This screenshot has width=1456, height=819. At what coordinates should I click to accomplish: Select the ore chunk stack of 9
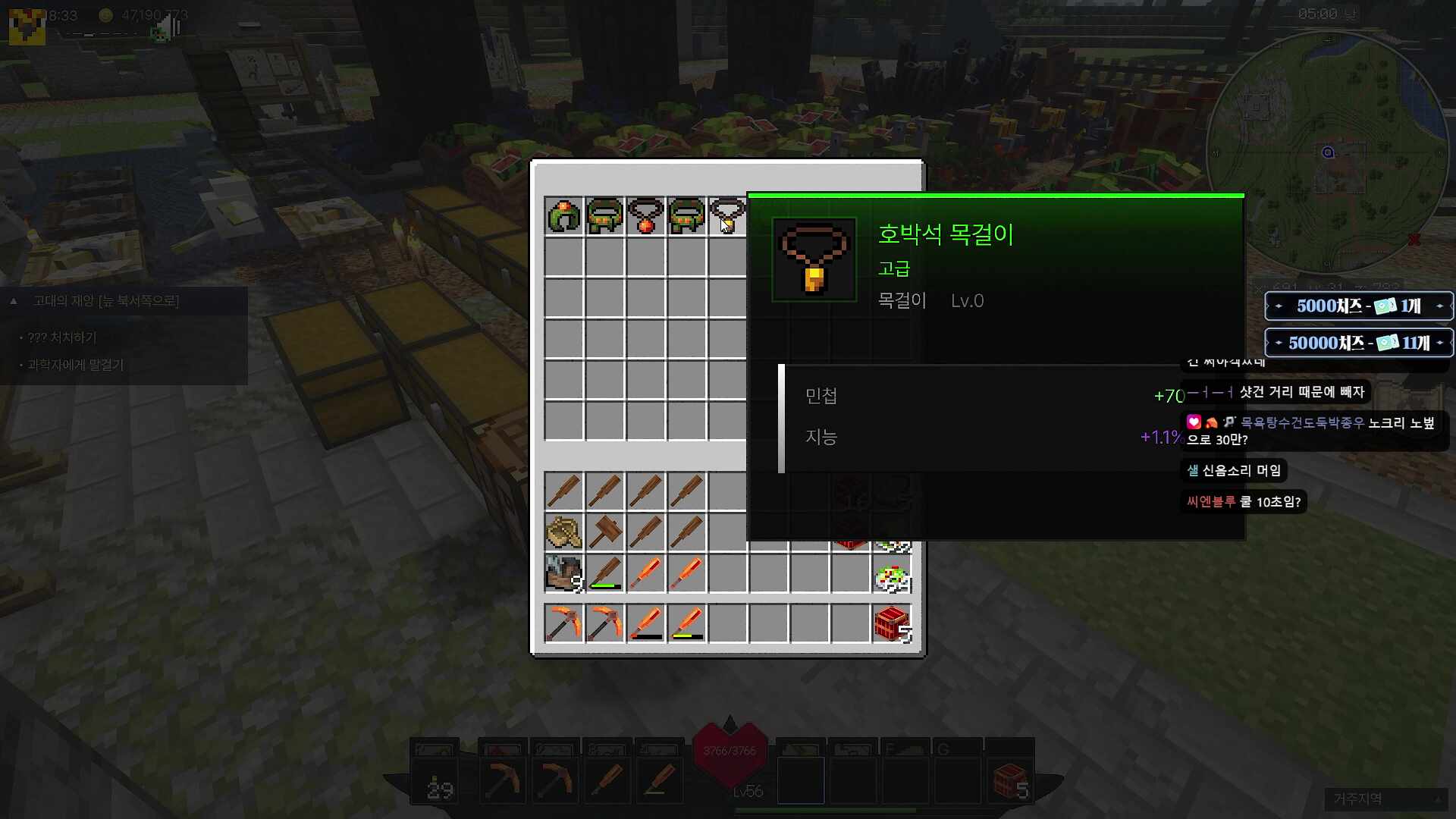click(x=563, y=573)
